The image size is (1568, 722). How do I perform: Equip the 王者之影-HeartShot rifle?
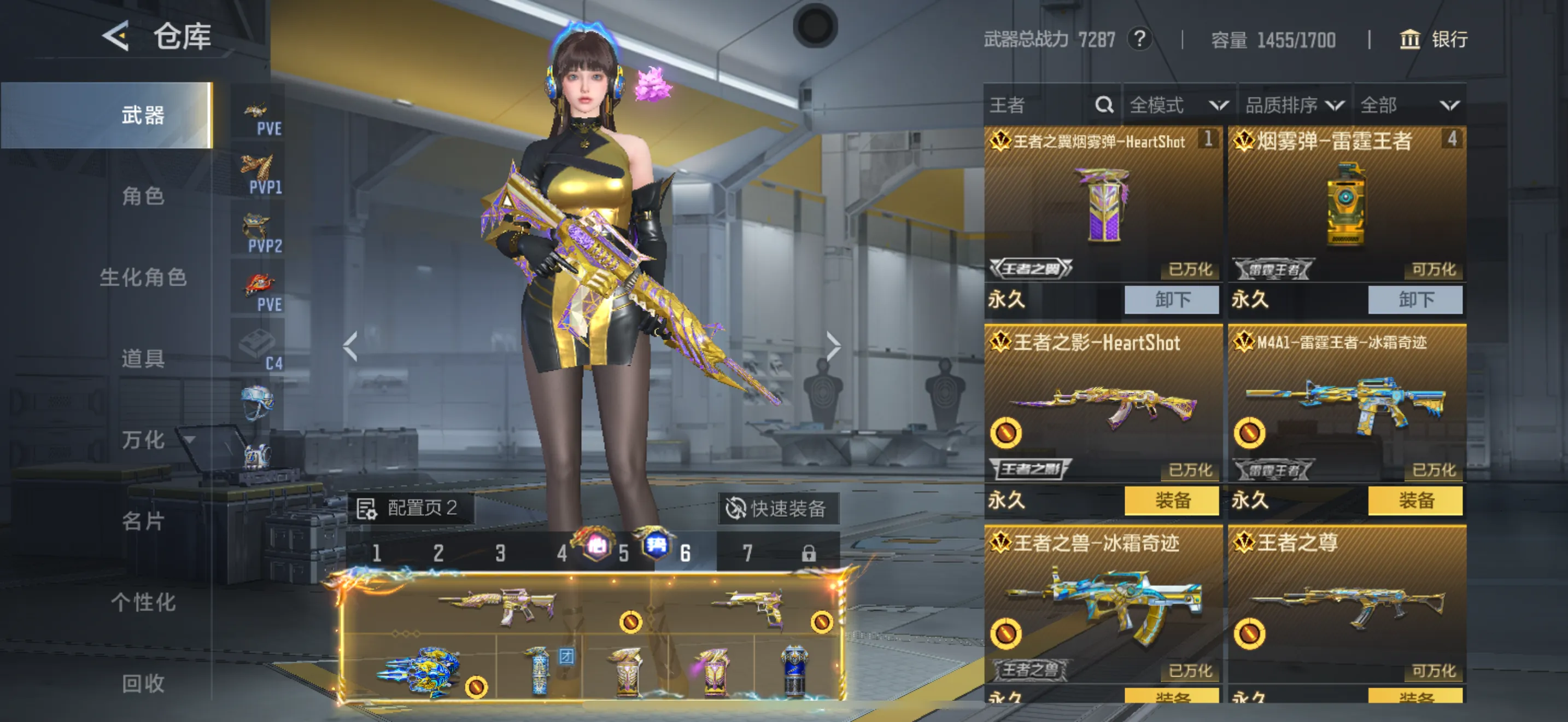pyautogui.click(x=1171, y=500)
